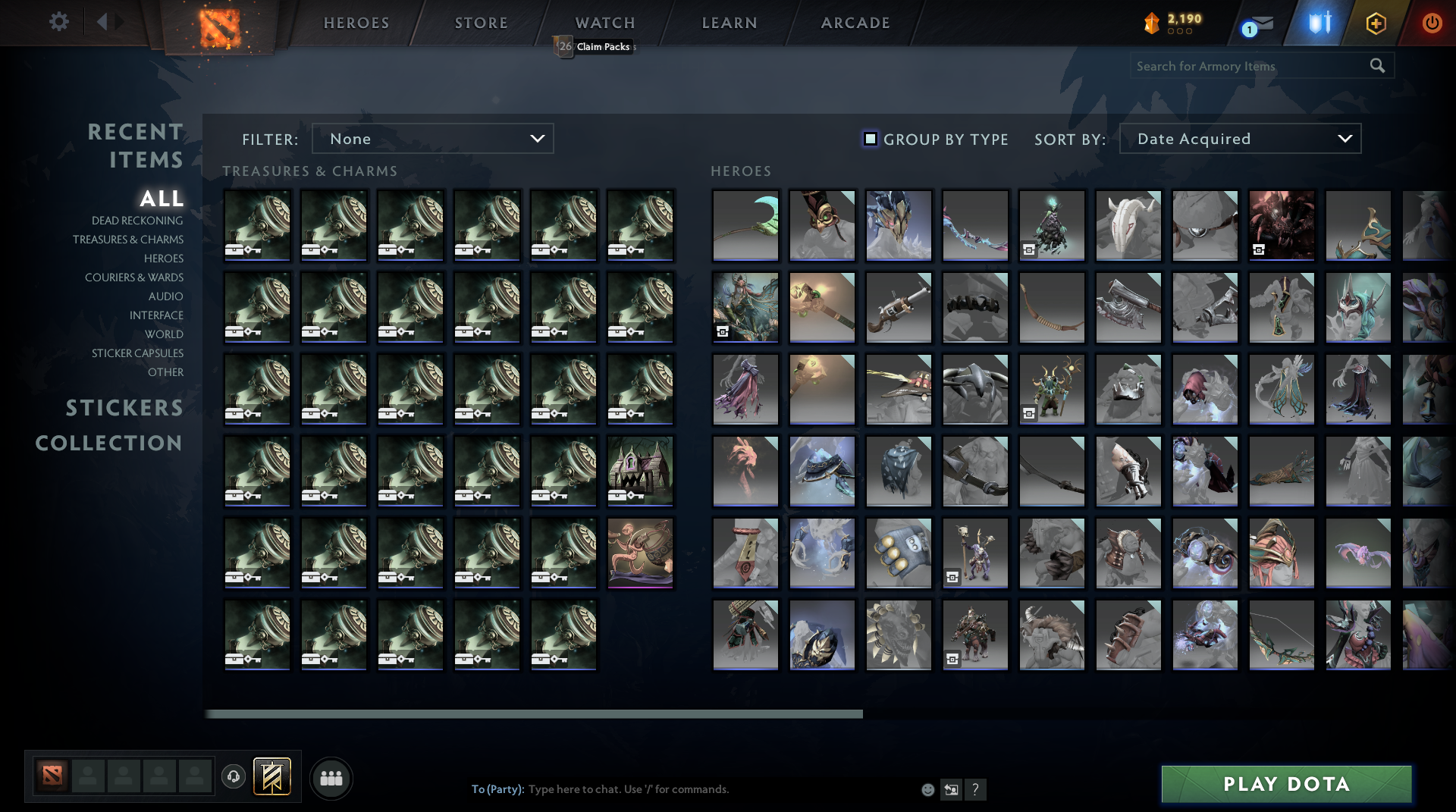Toggle the battle cup ticket icon near party slots
Screen dimensions: 1456x812
[271, 776]
